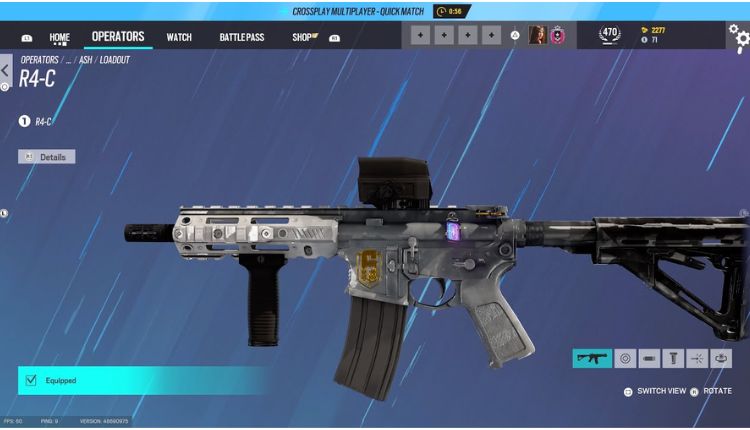750x430 pixels.
Task: Select the vertical grip attachment icon
Action: point(673,358)
